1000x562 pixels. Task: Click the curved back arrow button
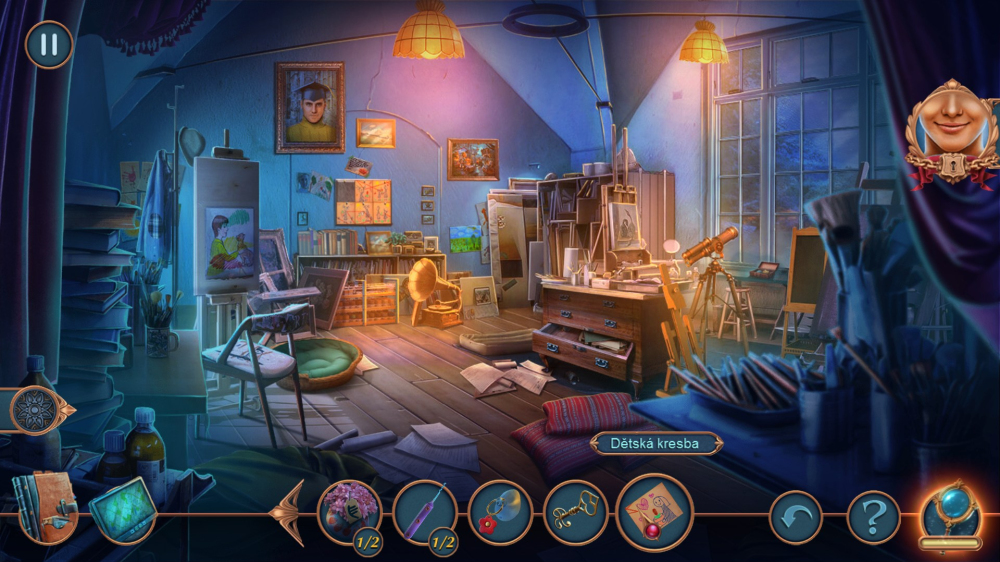tap(795, 517)
